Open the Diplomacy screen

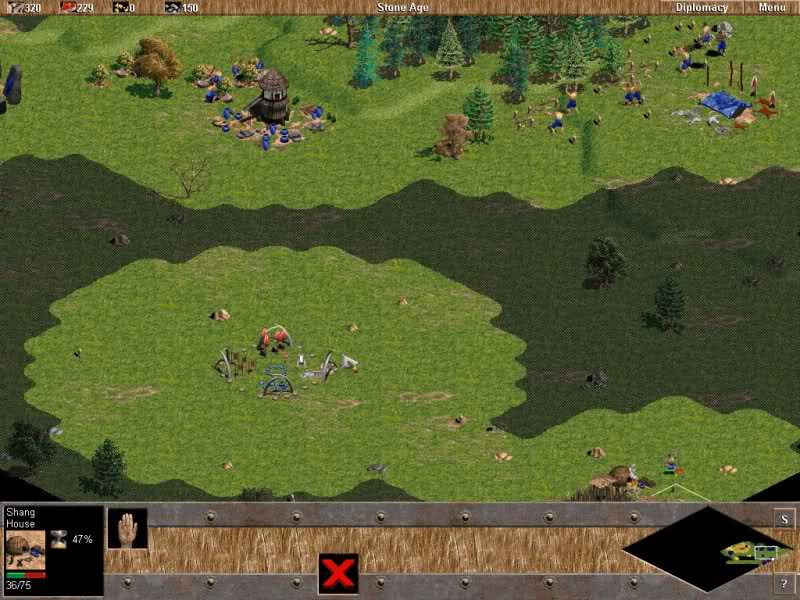click(702, 7)
